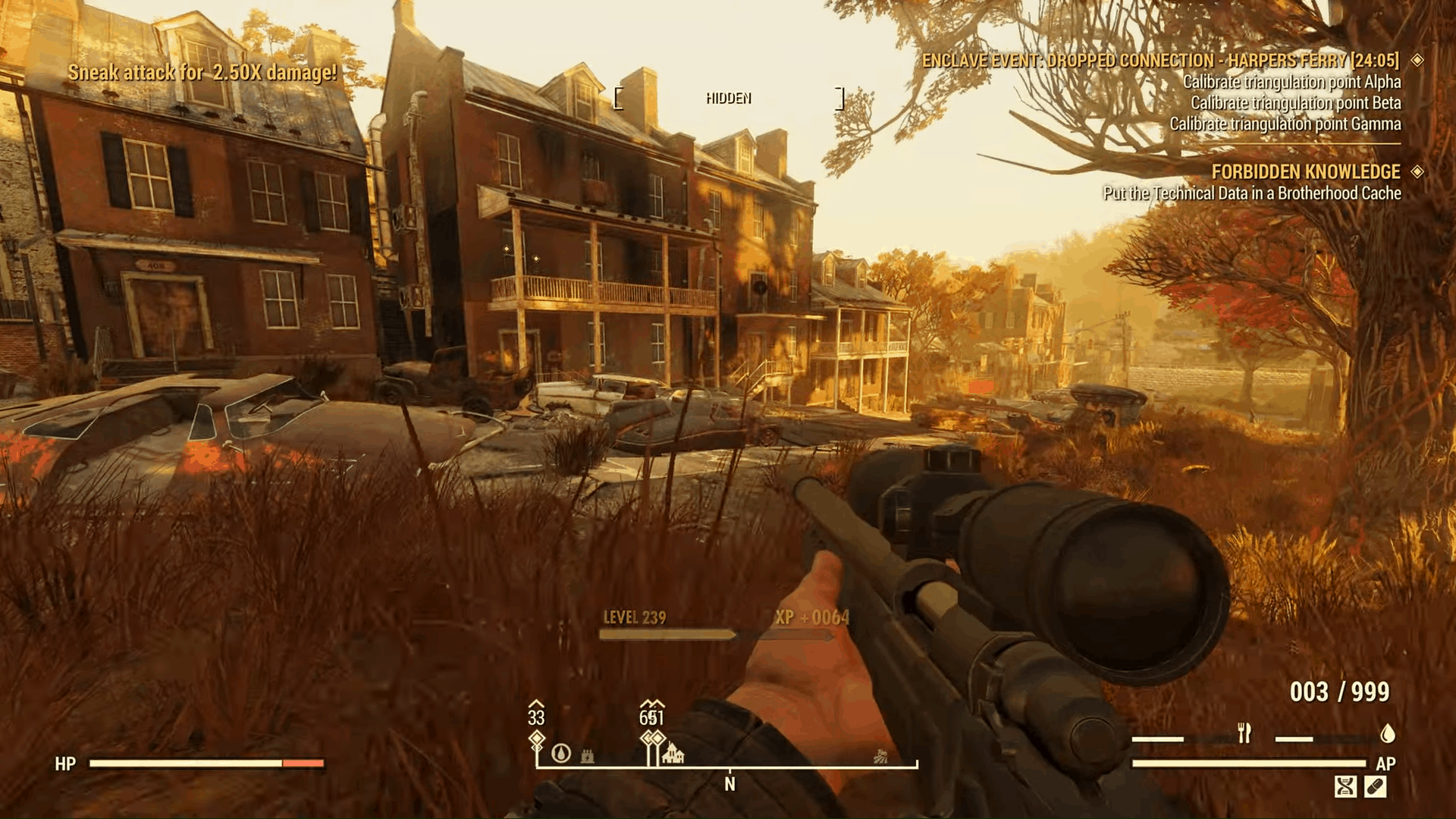
Task: Toggle the HIDDEN stealth indicator
Action: point(728,97)
